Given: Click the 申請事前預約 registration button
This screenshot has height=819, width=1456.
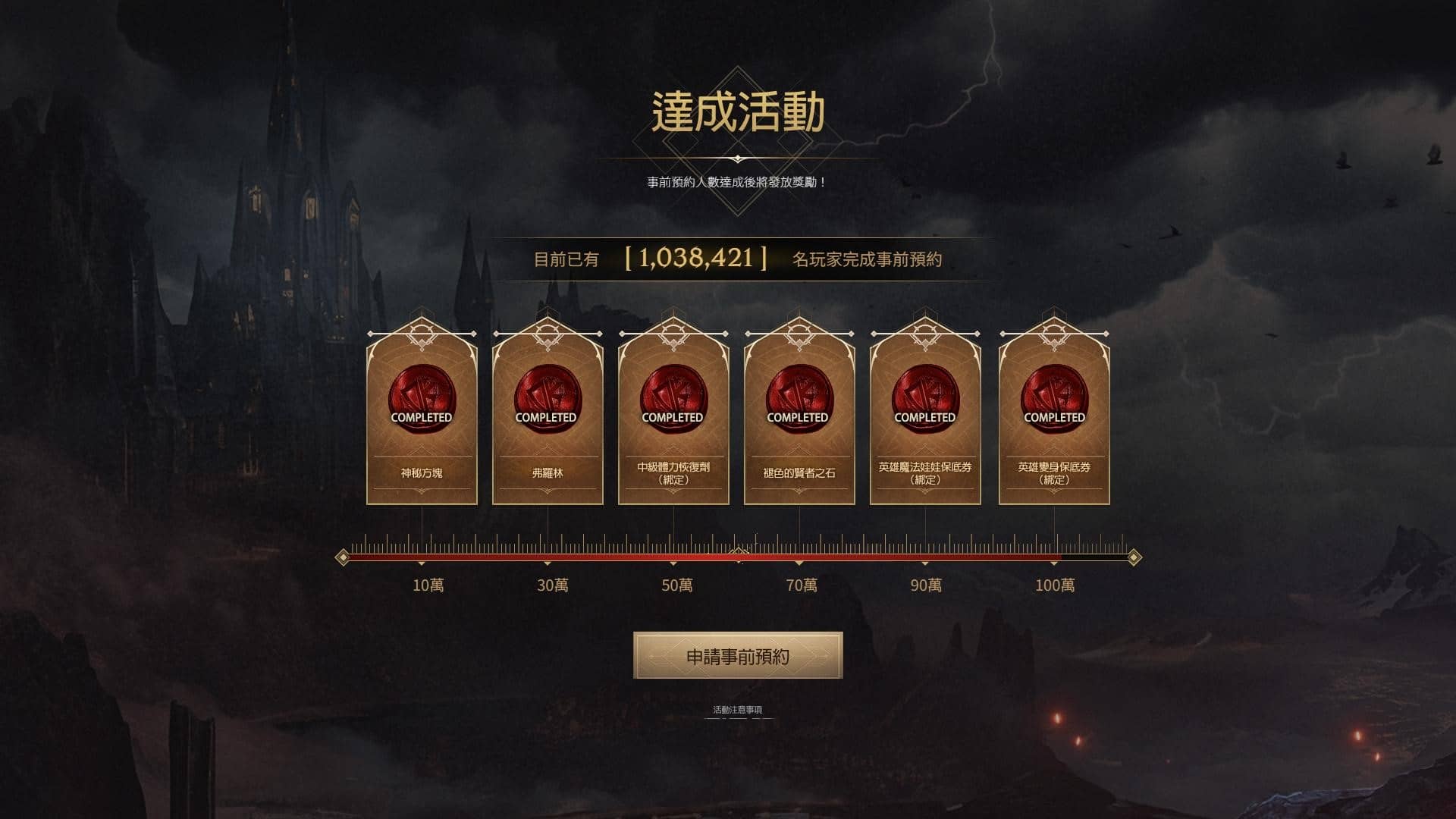Looking at the screenshot, I should (x=736, y=654).
